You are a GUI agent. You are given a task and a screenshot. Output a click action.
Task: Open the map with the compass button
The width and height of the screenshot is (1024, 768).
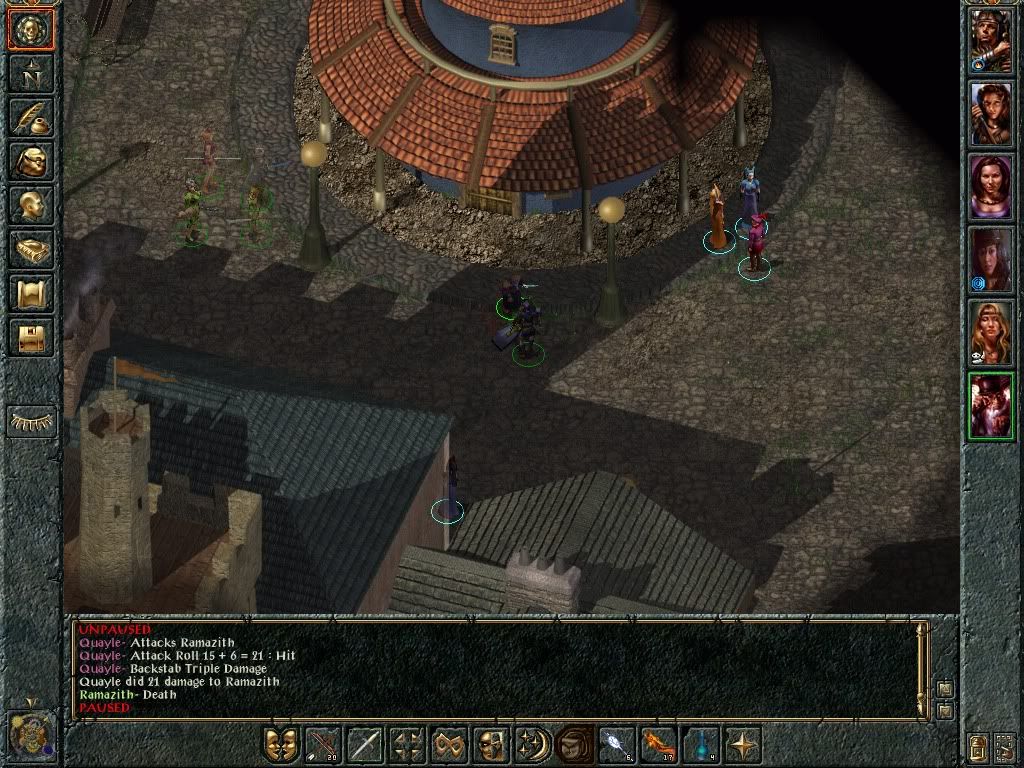point(32,73)
